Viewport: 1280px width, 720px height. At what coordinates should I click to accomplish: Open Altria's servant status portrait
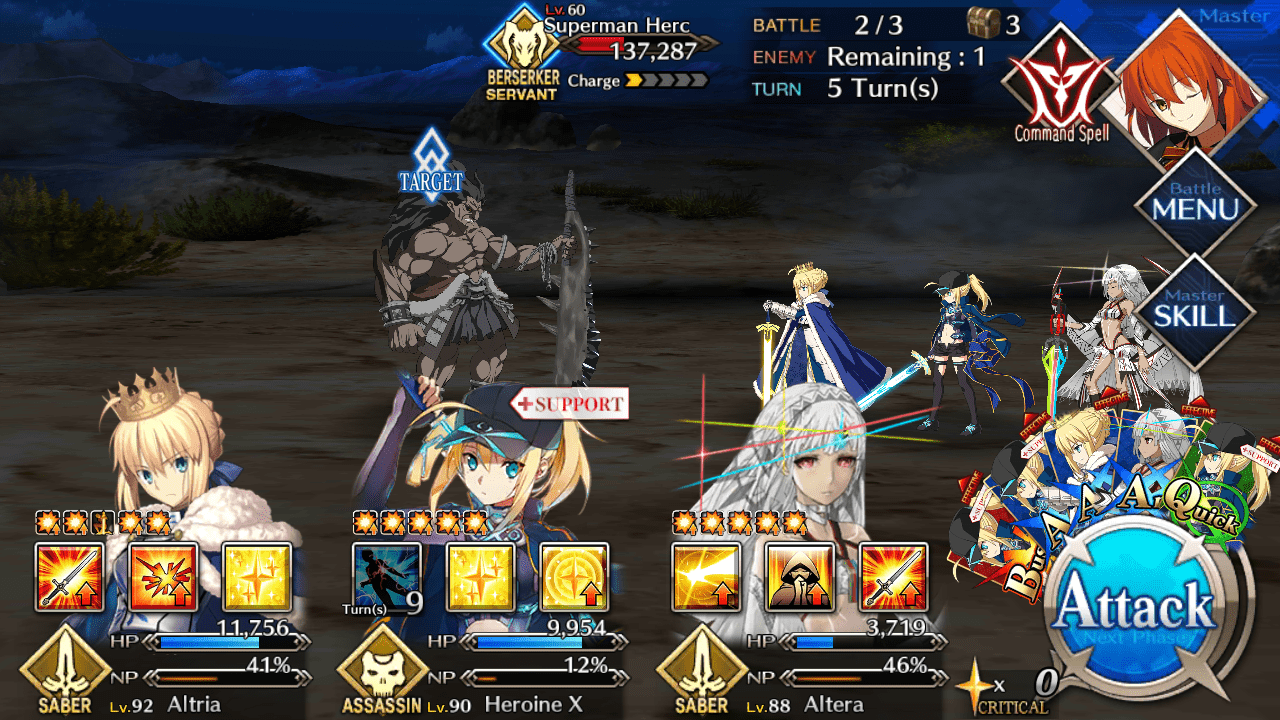[160, 450]
